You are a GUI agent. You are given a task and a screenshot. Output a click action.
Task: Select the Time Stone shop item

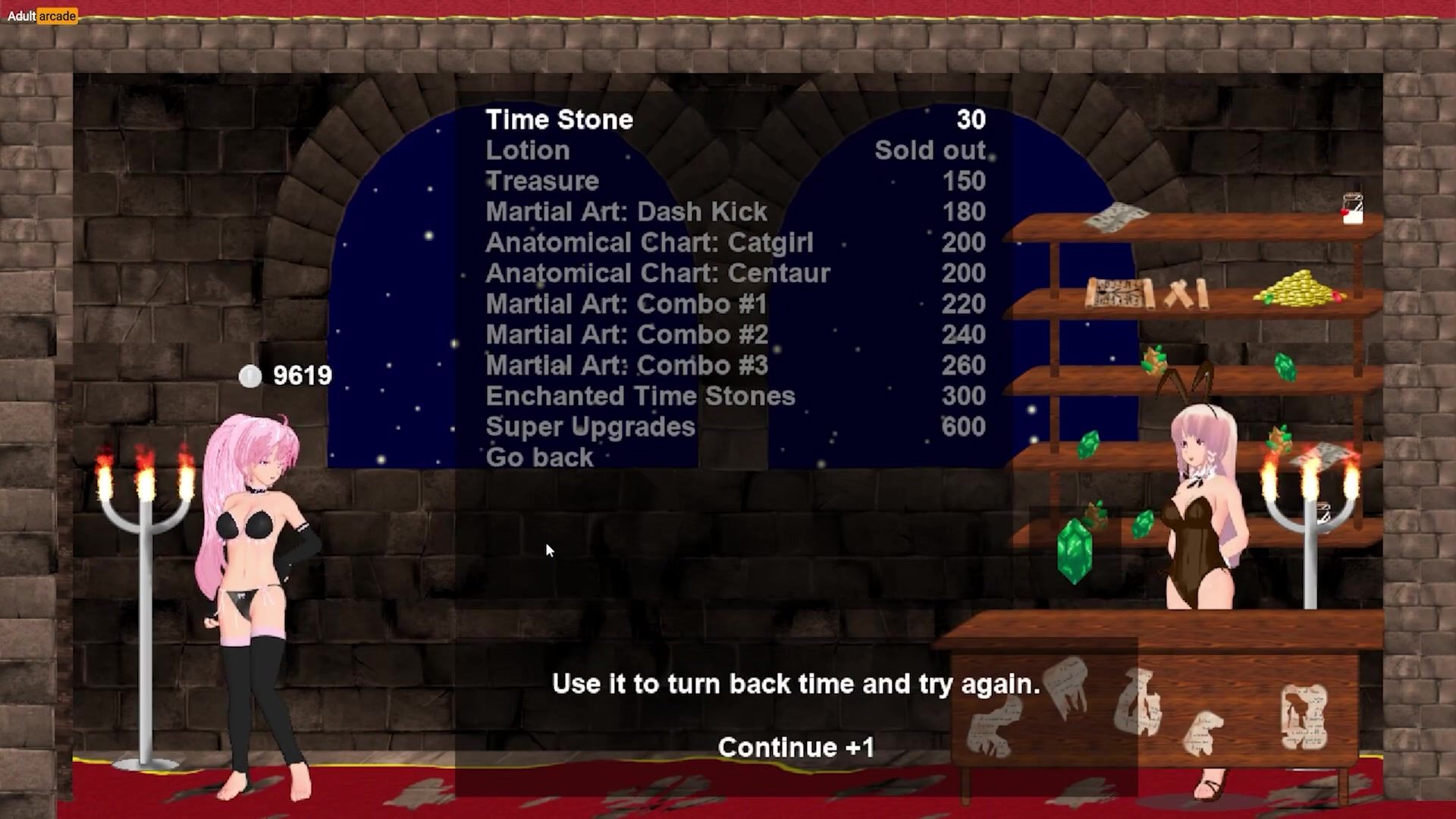pyautogui.click(x=560, y=120)
